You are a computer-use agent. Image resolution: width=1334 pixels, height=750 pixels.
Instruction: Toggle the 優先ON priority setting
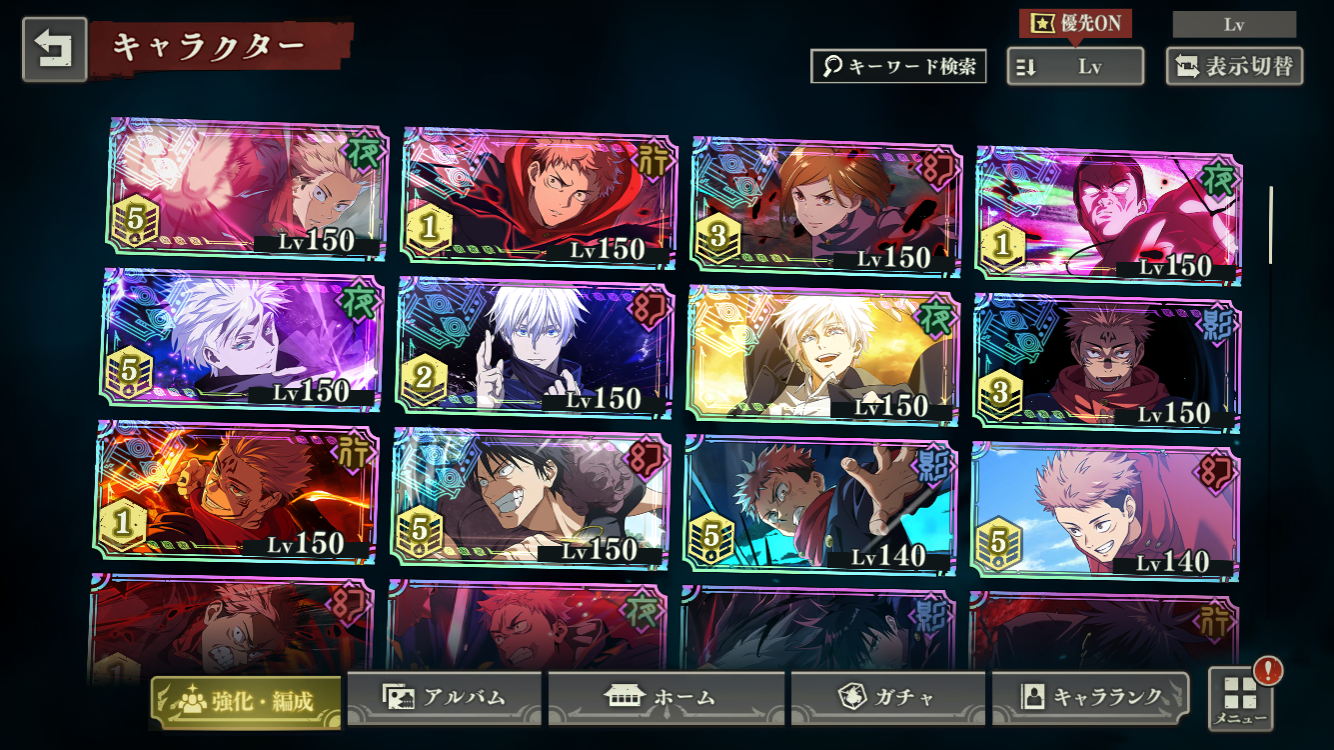(x=1075, y=23)
